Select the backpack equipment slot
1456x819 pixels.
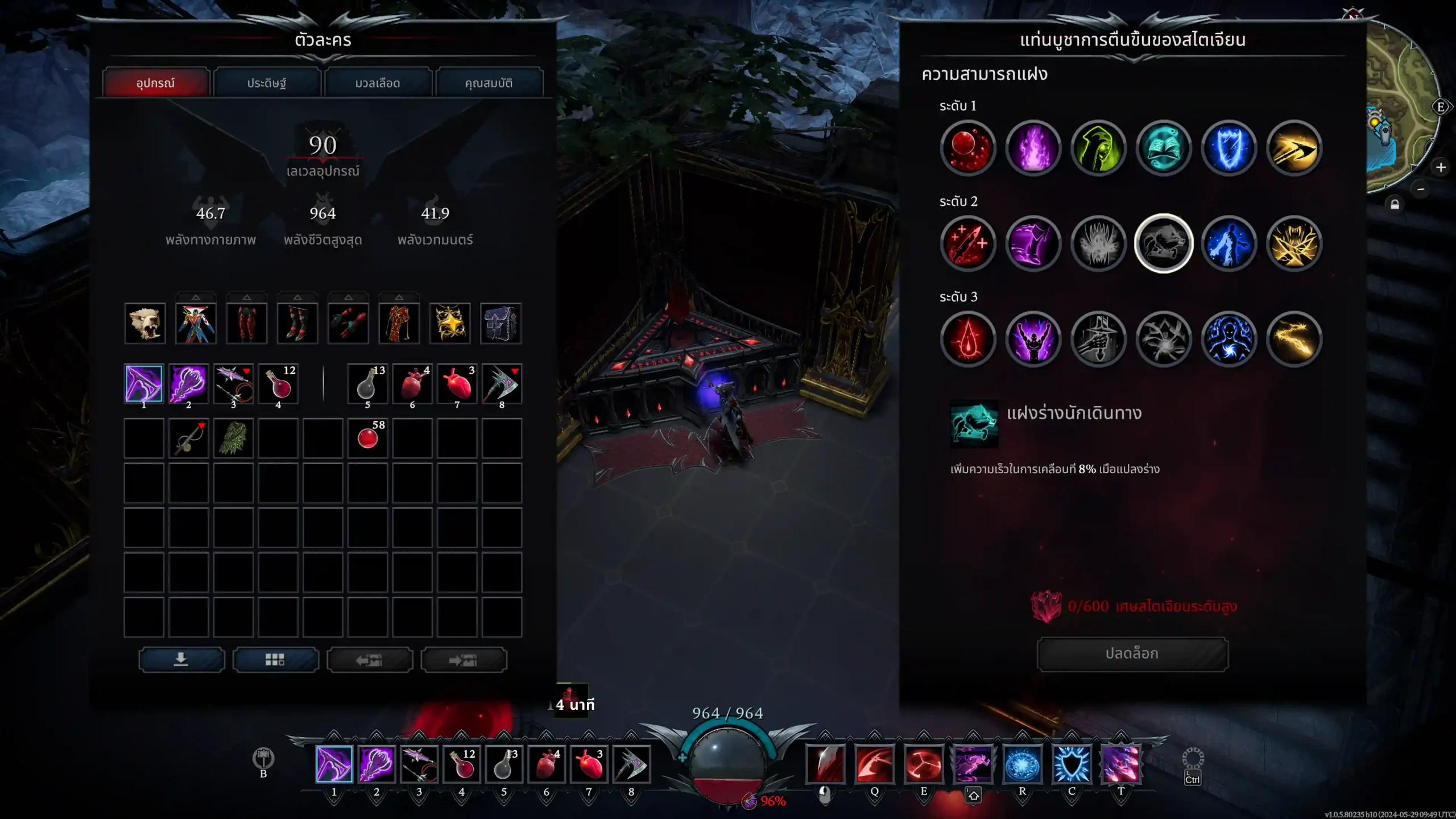point(500,324)
